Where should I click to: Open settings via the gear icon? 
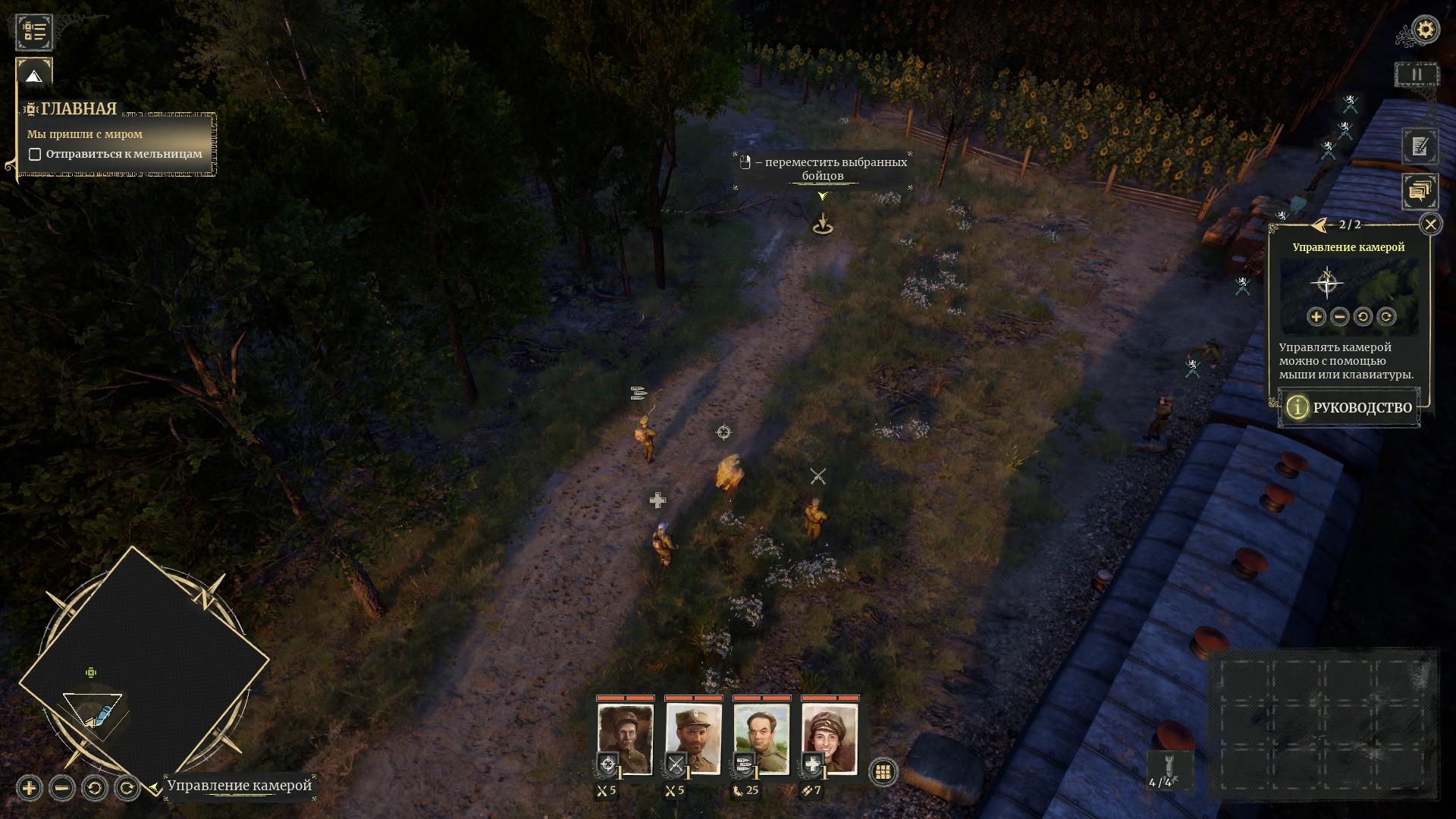[x=1426, y=30]
